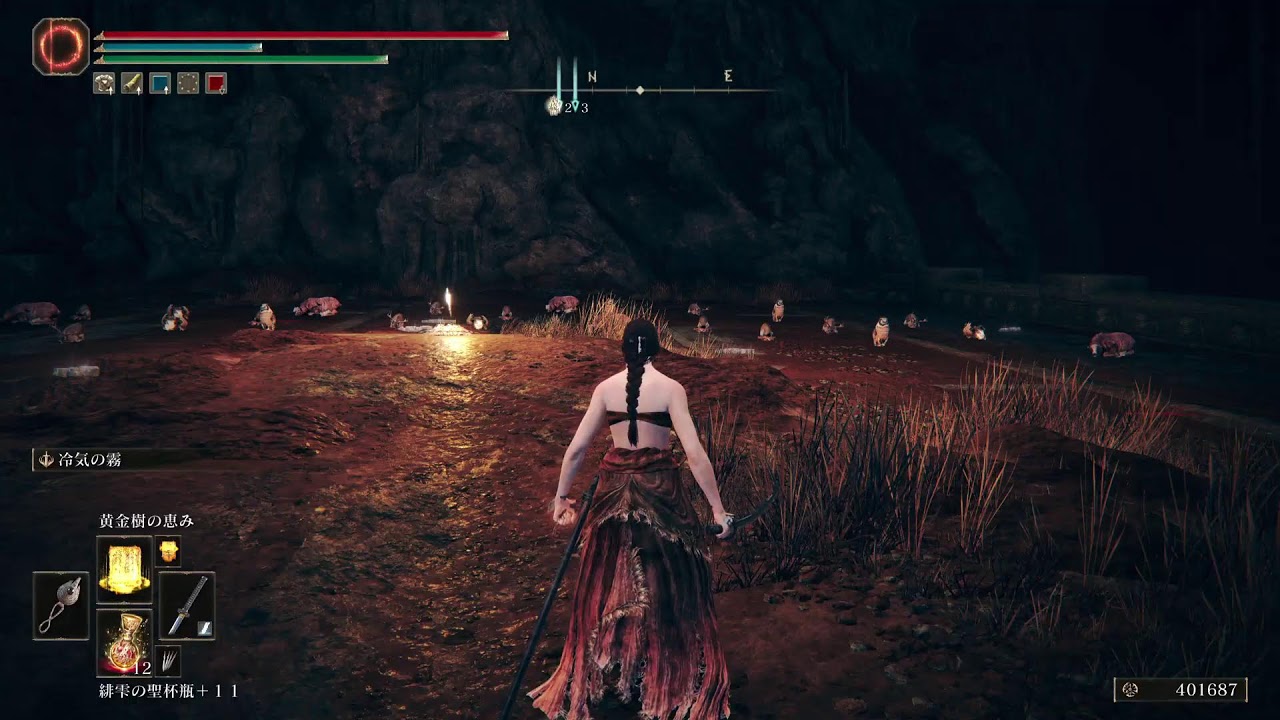This screenshot has width=1280, height=720.
Task: Select the katana right-hand weapon slot
Action: (x=186, y=606)
